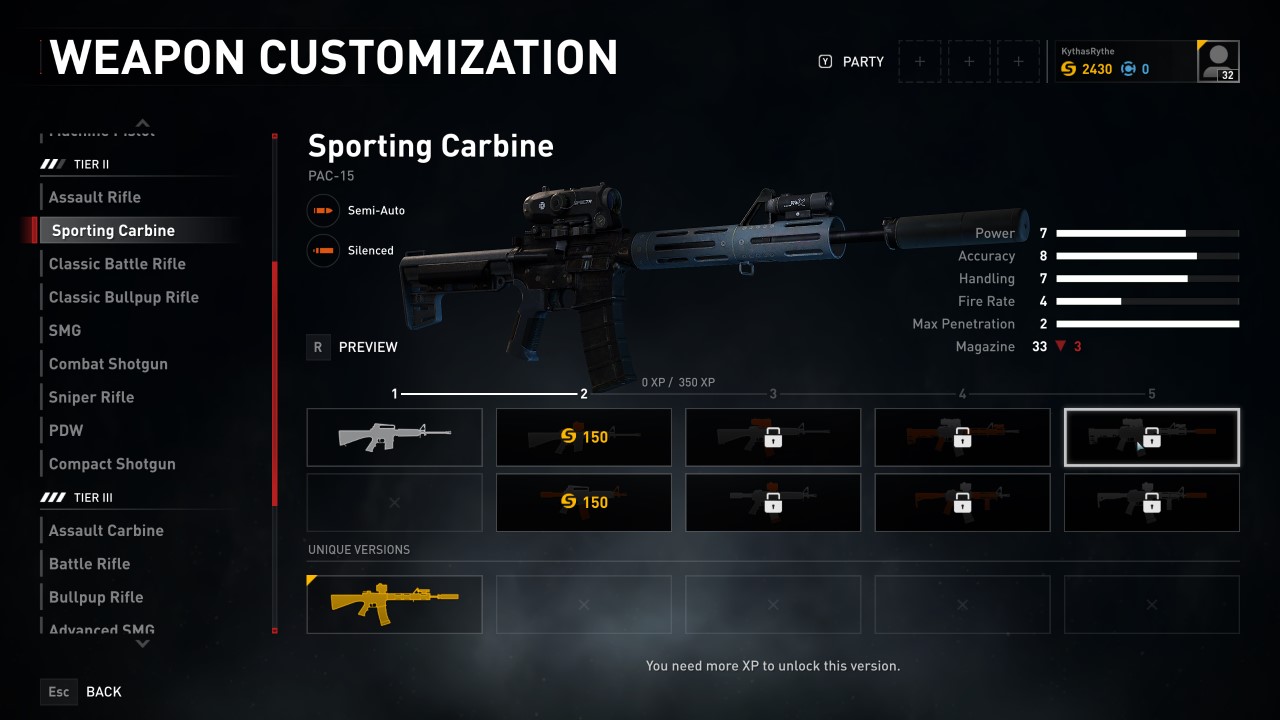Choose the Battle Rifle in Tier III
1280x720 pixels.
click(89, 564)
